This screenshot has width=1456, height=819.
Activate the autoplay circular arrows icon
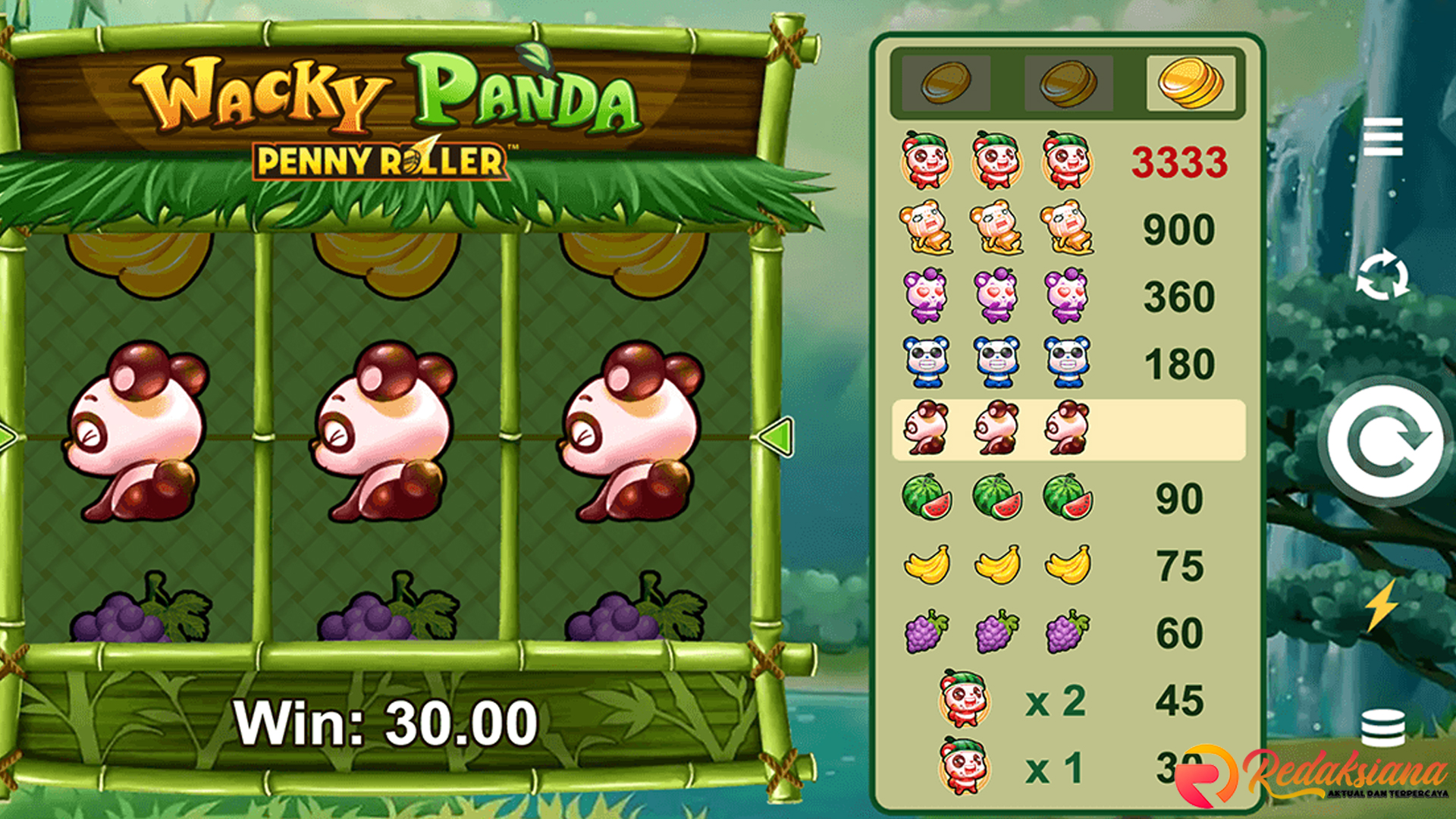pyautogui.click(x=1382, y=275)
